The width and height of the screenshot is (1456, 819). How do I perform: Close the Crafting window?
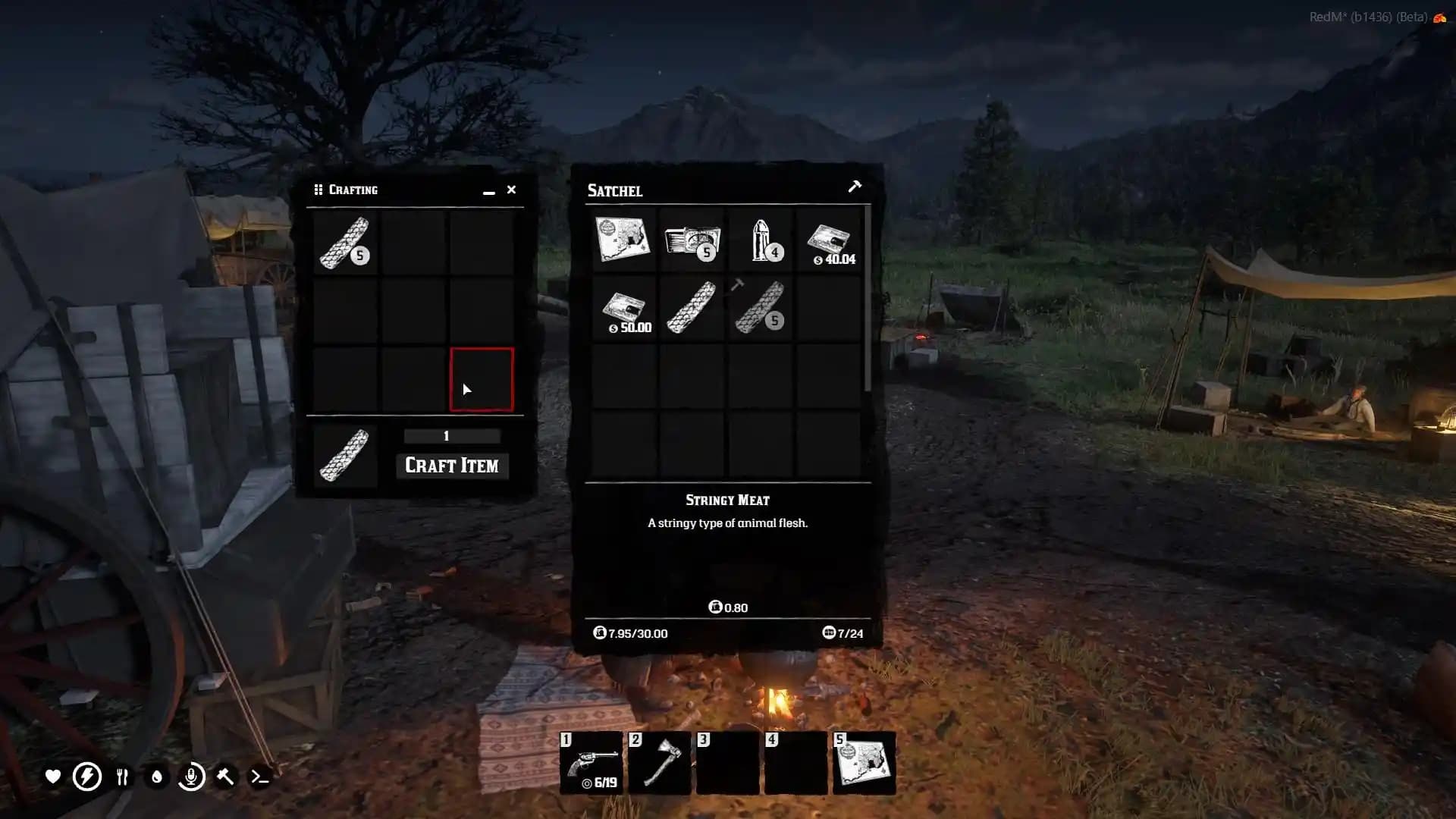point(511,190)
